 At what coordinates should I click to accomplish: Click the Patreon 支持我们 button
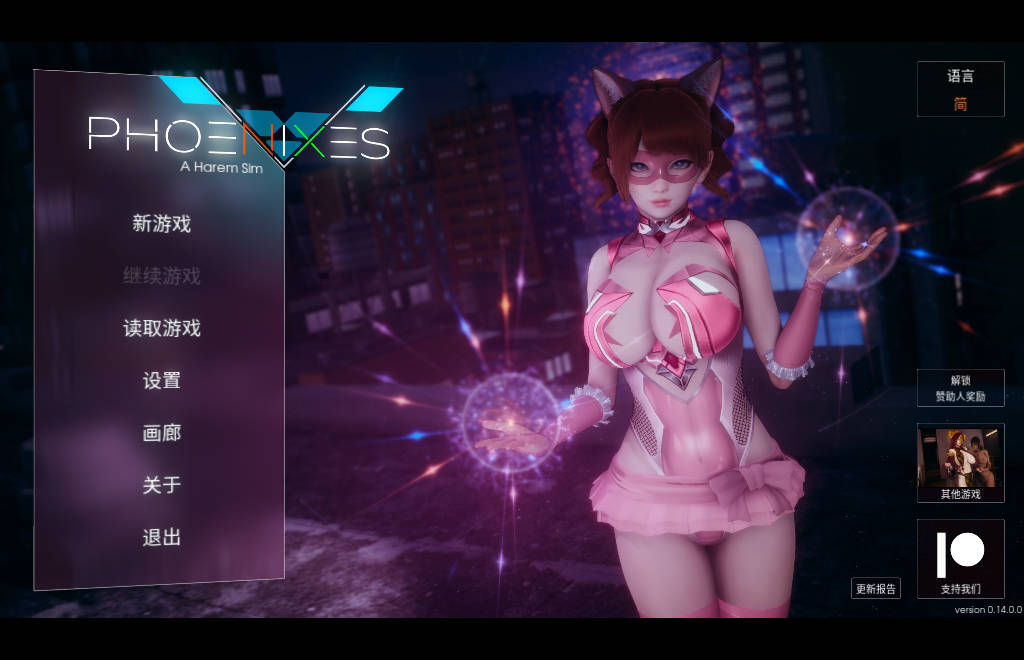[960, 559]
